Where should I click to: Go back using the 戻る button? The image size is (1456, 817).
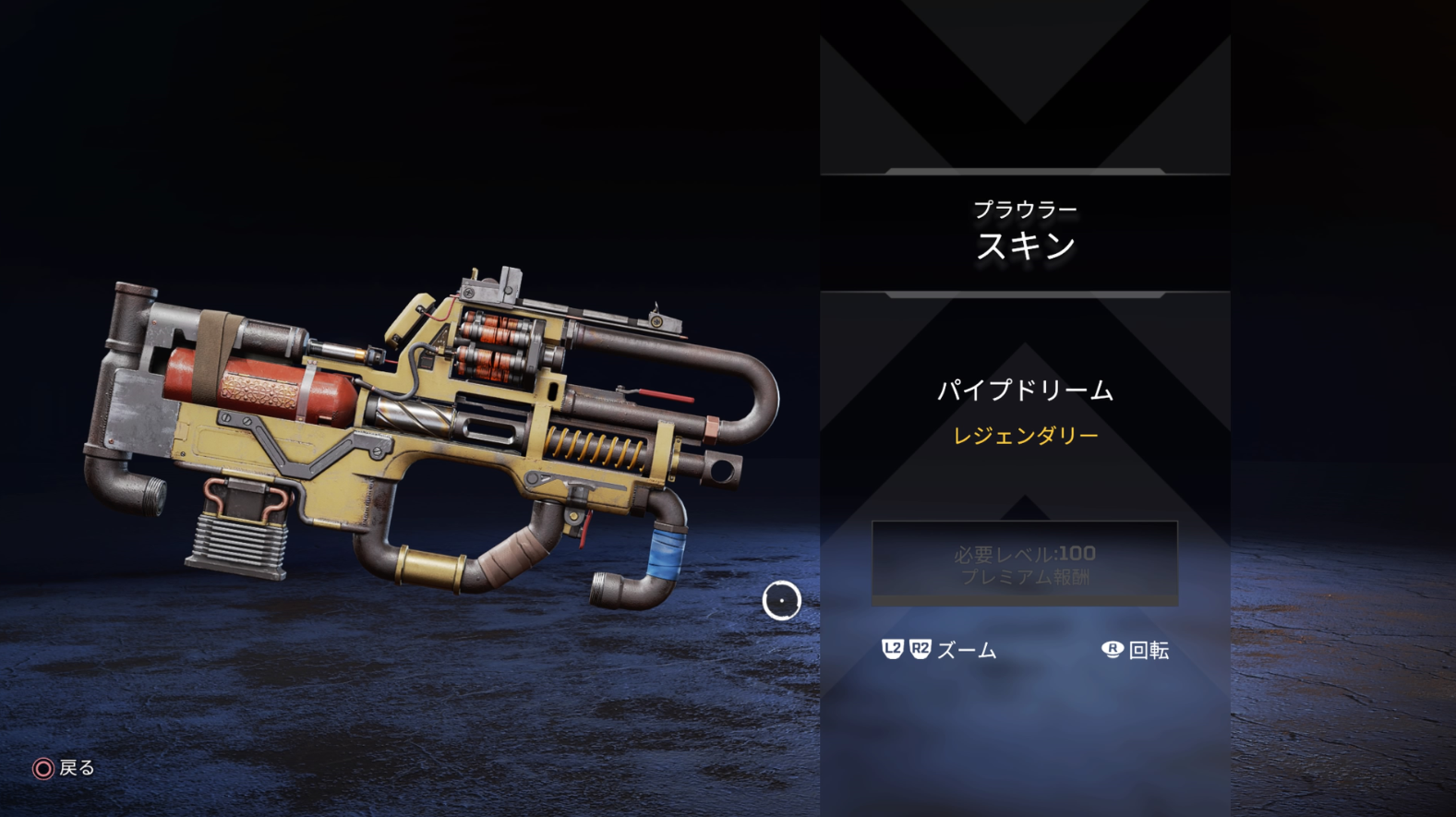tap(65, 768)
